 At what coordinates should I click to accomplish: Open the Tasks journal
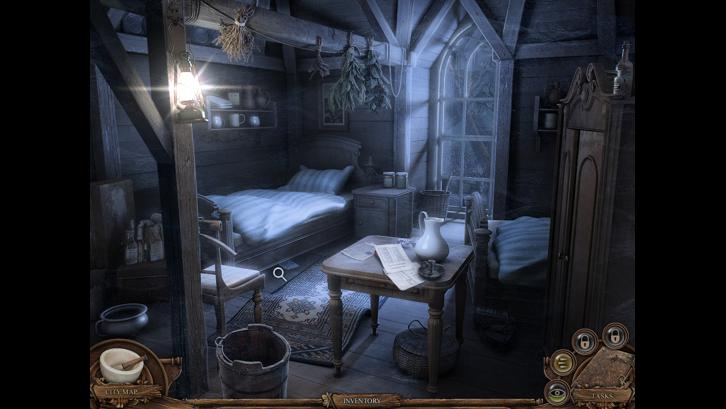604,395
